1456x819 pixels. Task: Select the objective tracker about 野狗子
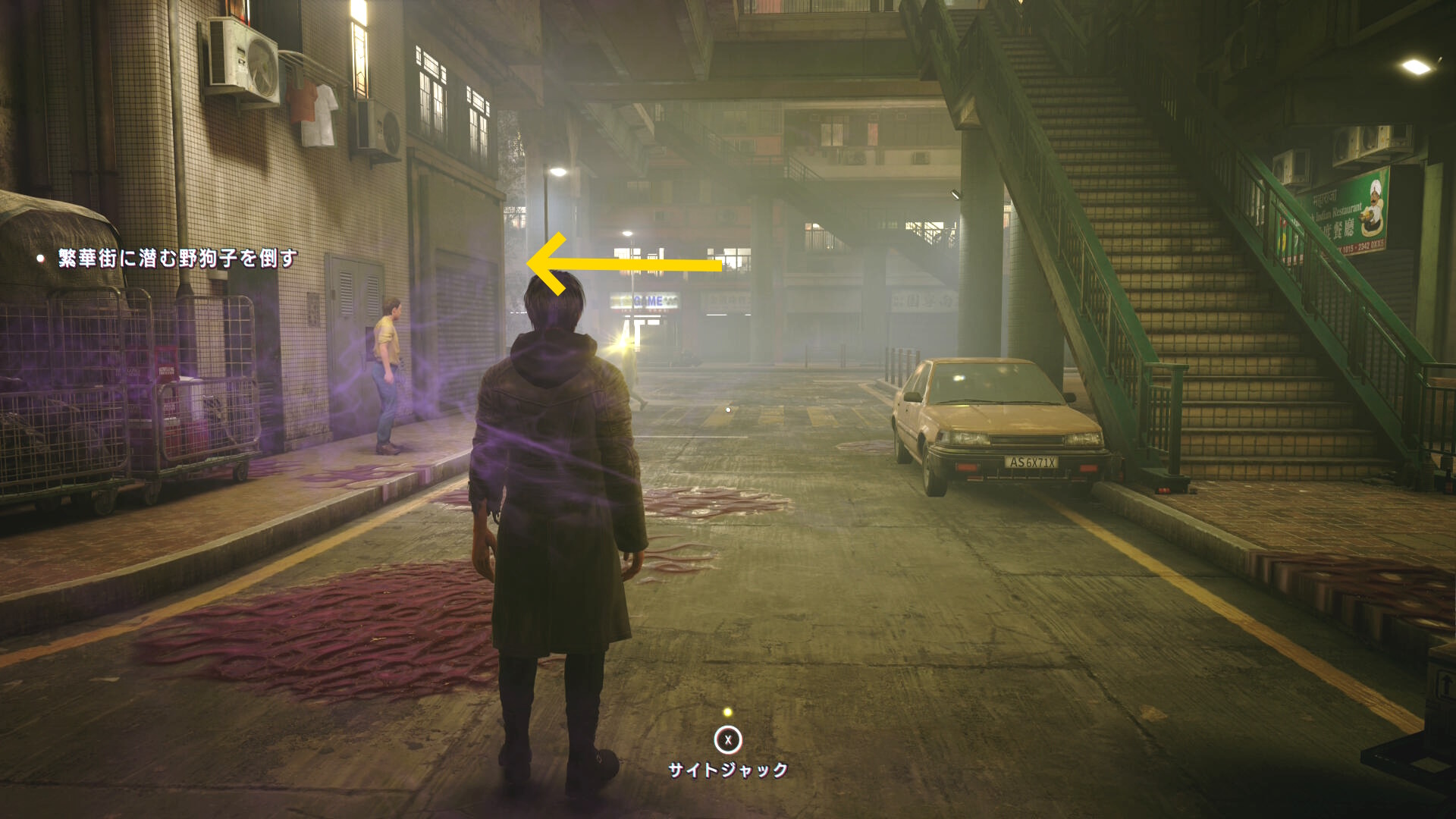[177, 259]
